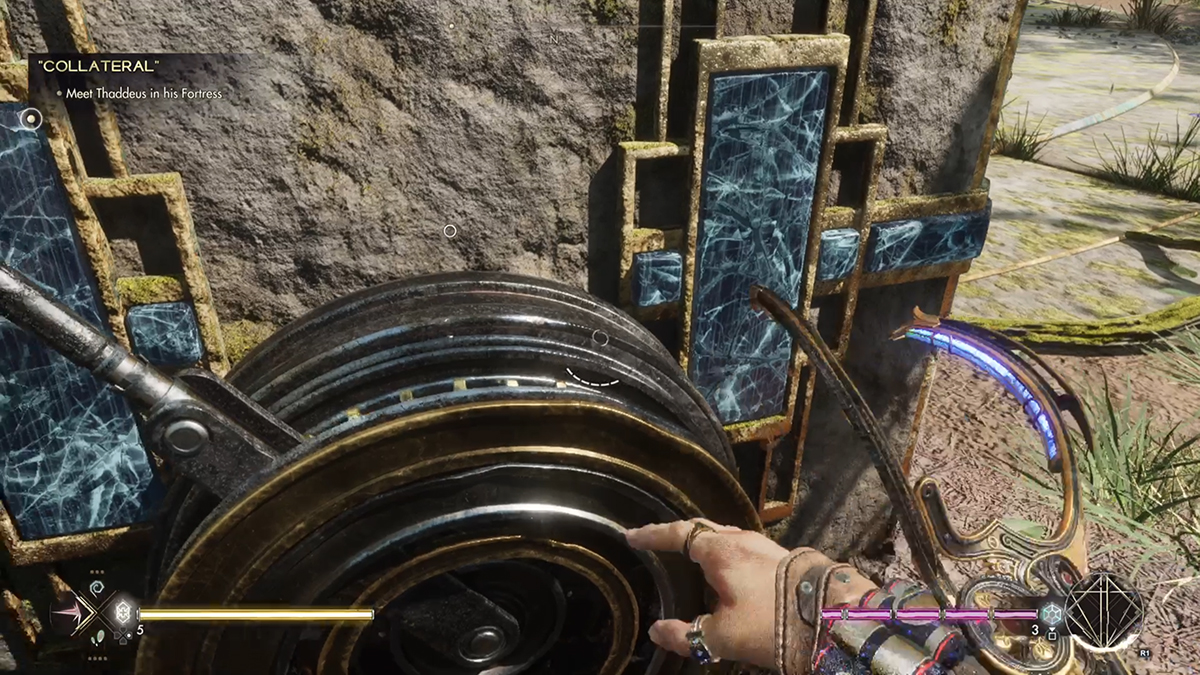Image resolution: width=1200 pixels, height=675 pixels.
Task: Use the health potion icon
Action: 123,612
